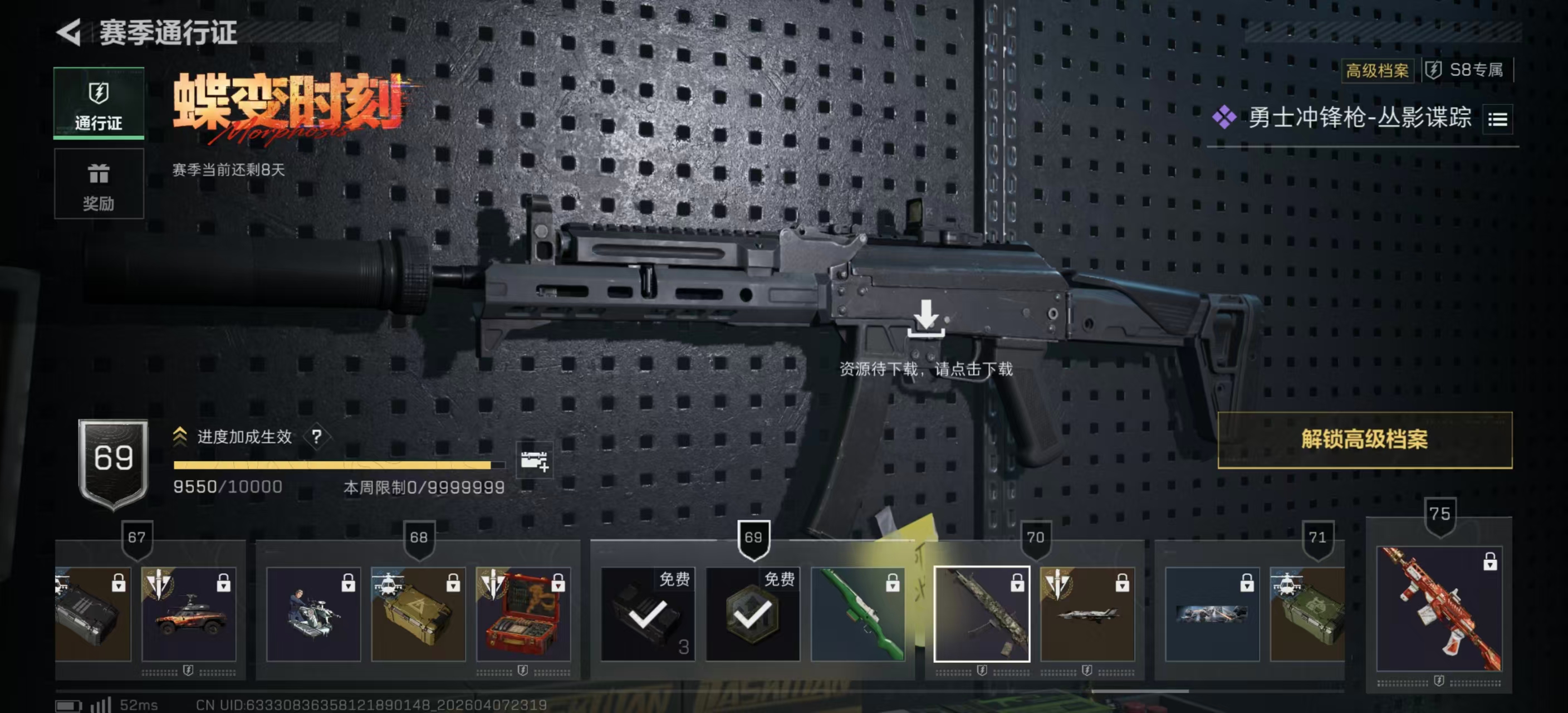Image resolution: width=1568 pixels, height=713 pixels.
Task: Open the item detail list icon
Action: [1497, 119]
